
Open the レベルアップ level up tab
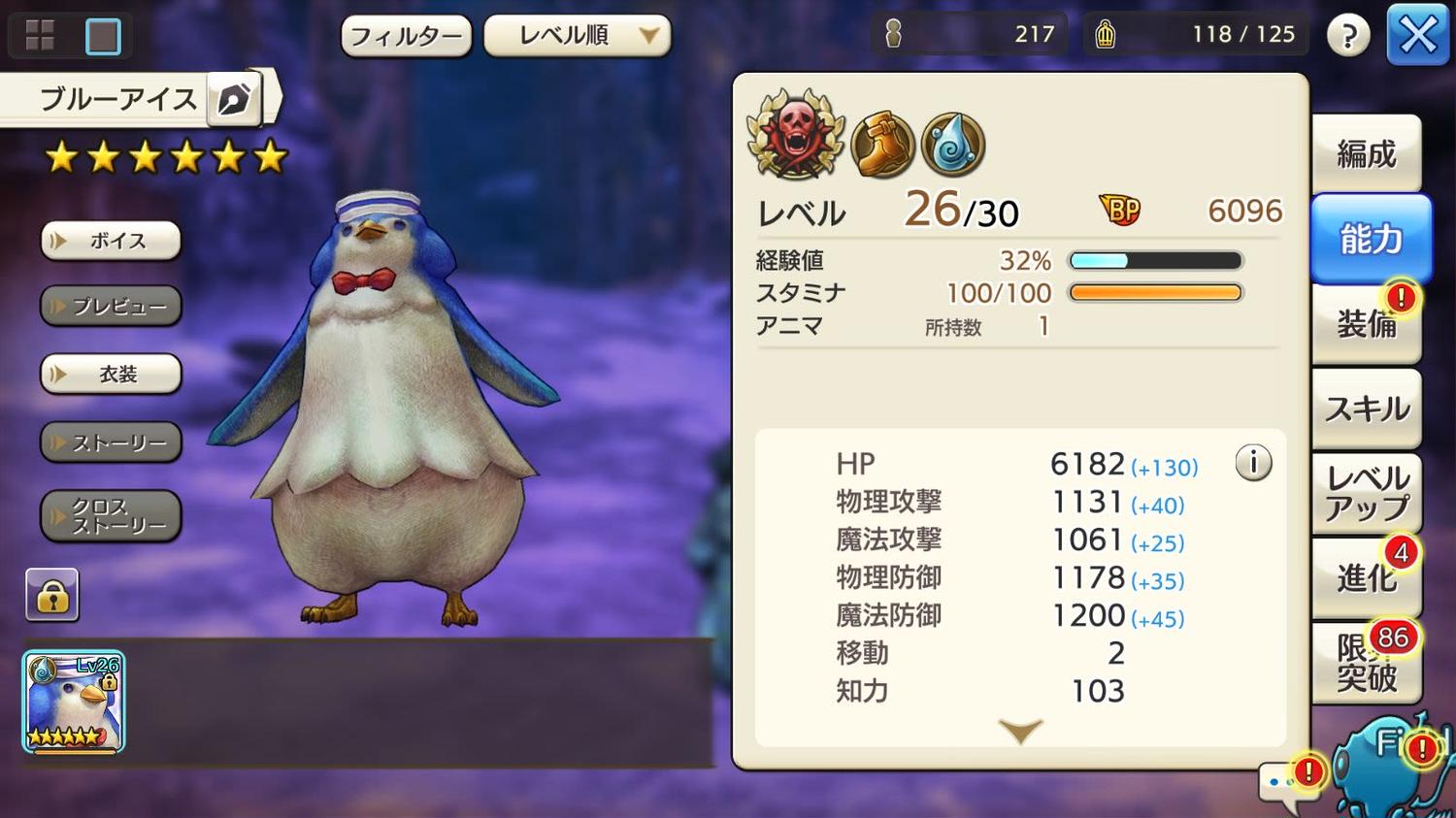1366,493
